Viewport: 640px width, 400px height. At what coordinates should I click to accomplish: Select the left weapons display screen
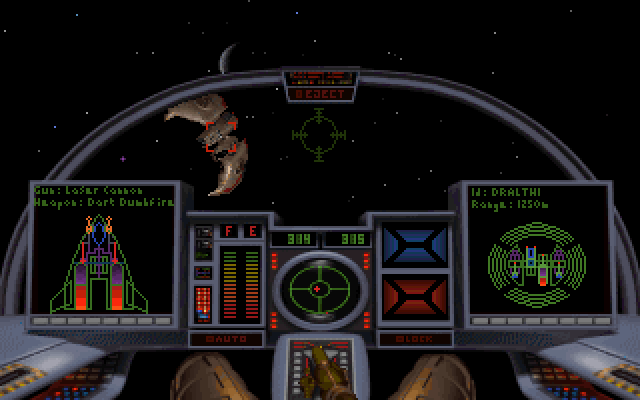(x=105, y=250)
